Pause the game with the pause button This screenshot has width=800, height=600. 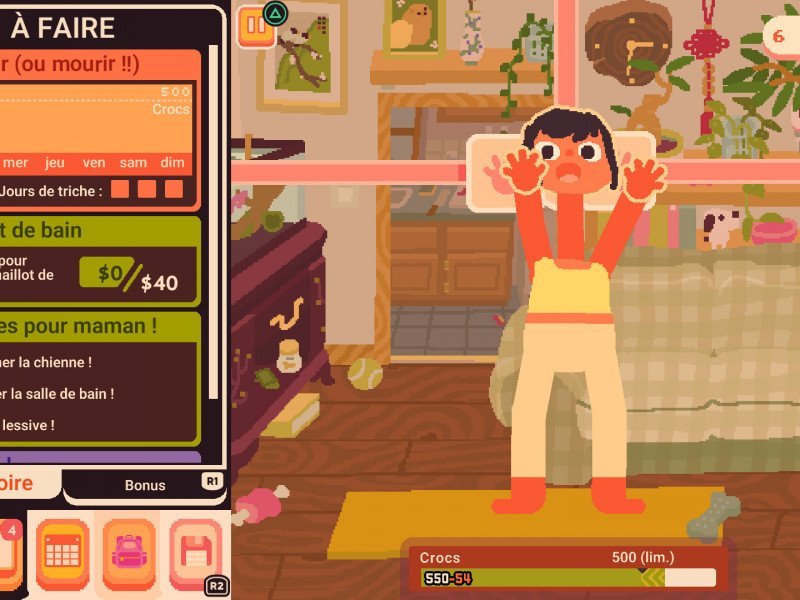(254, 27)
